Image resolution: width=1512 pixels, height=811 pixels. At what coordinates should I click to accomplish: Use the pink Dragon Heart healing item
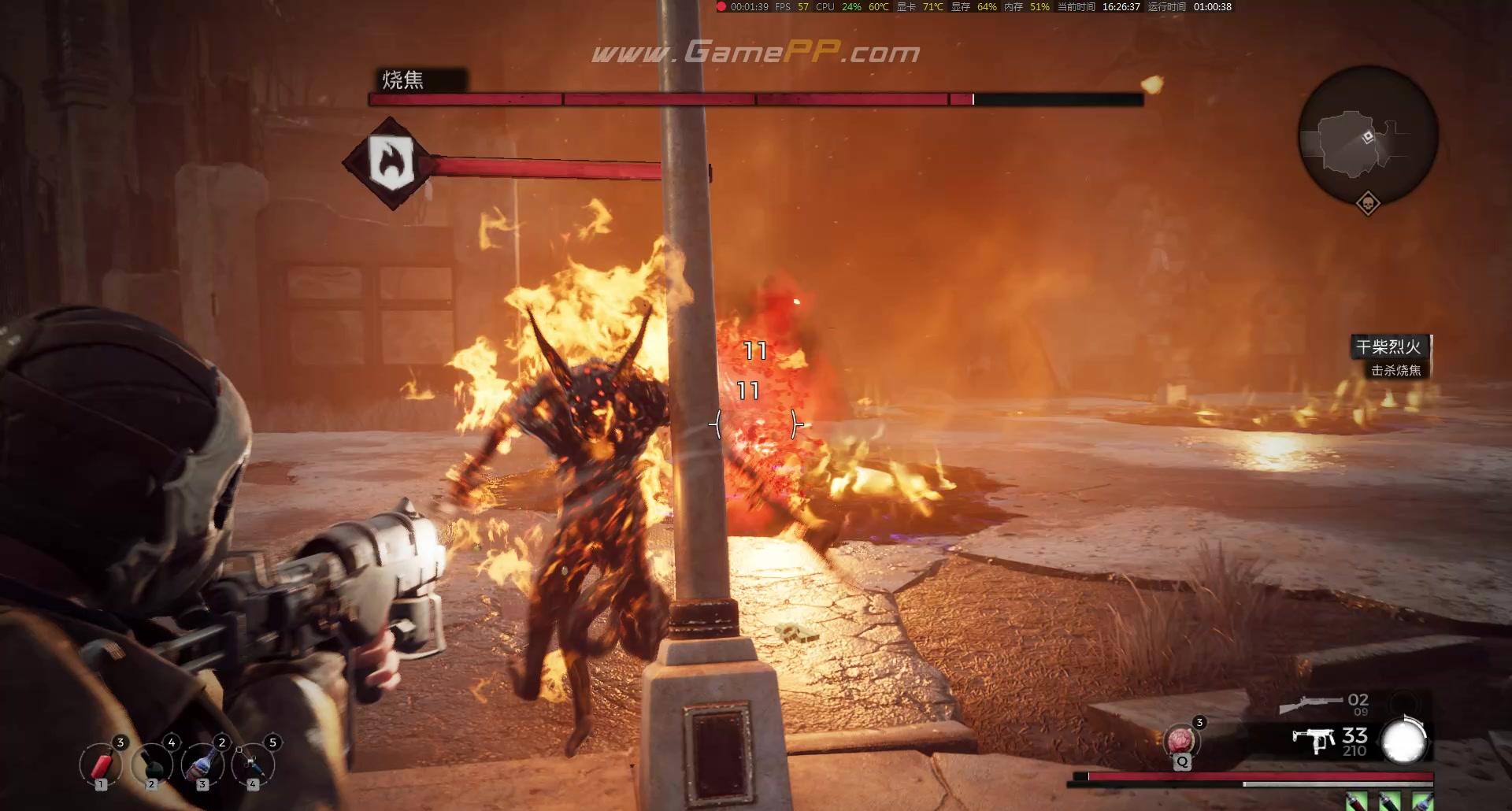[x=1181, y=742]
